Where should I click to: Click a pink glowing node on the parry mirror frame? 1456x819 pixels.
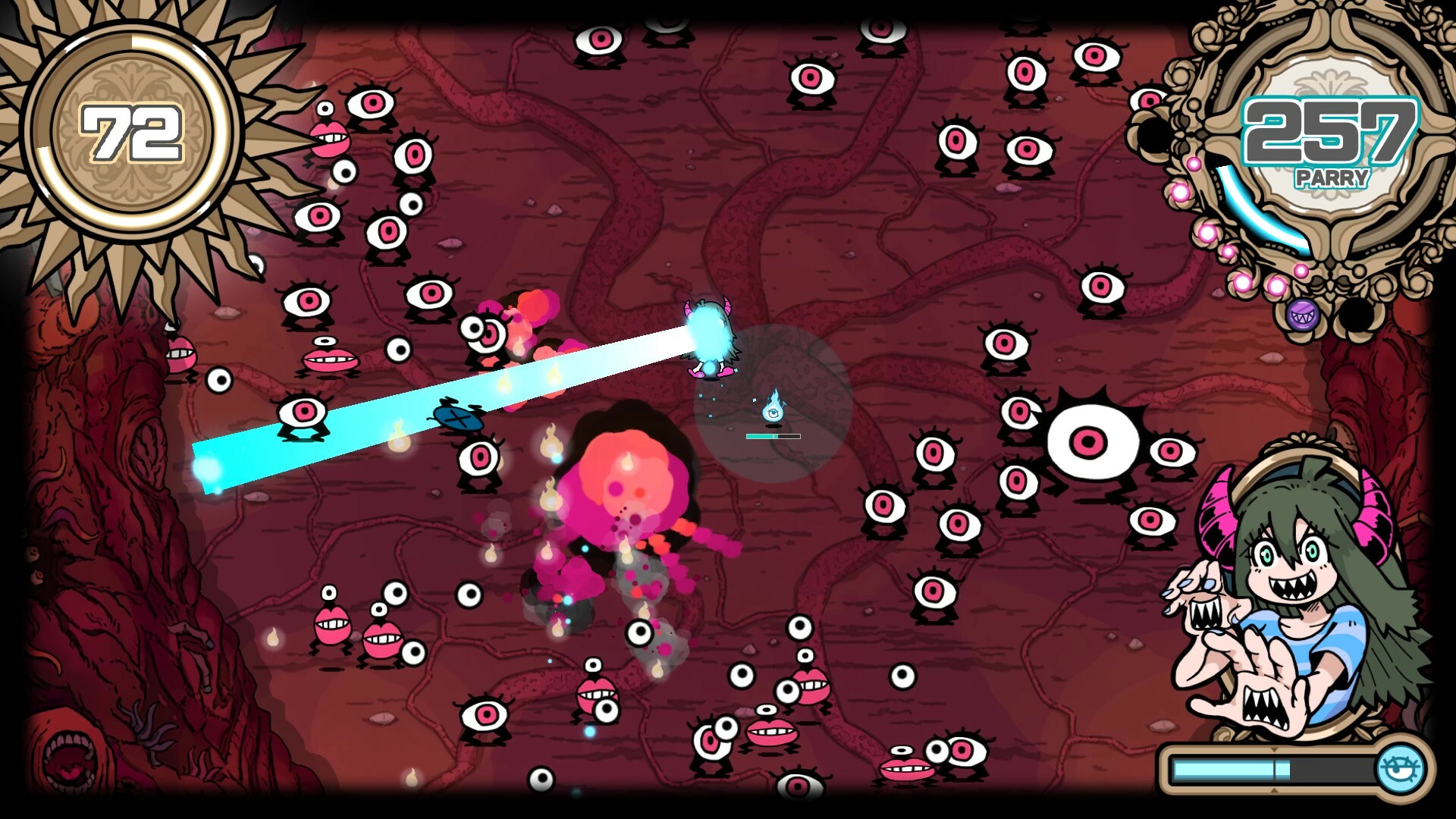click(x=1207, y=232)
